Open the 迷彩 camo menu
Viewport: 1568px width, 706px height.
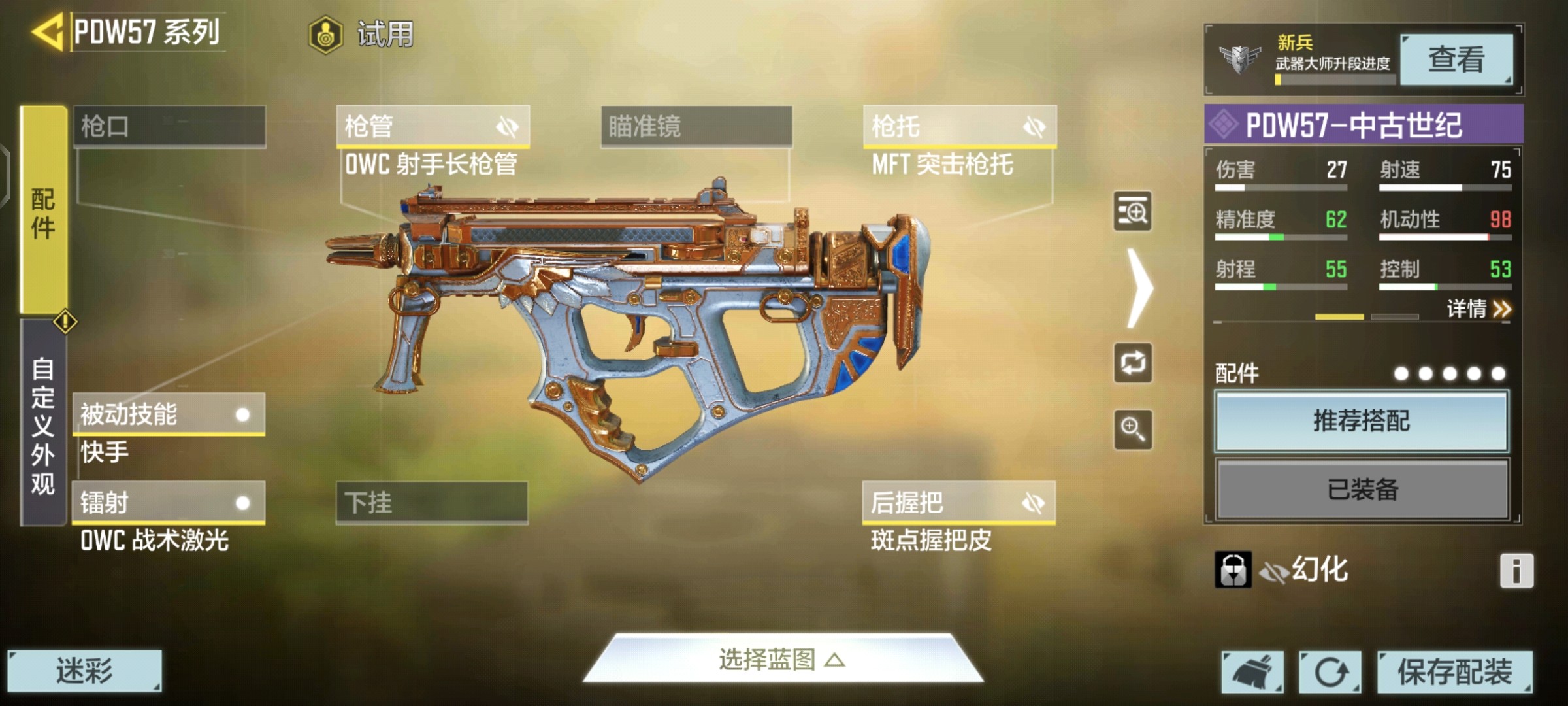(84, 671)
